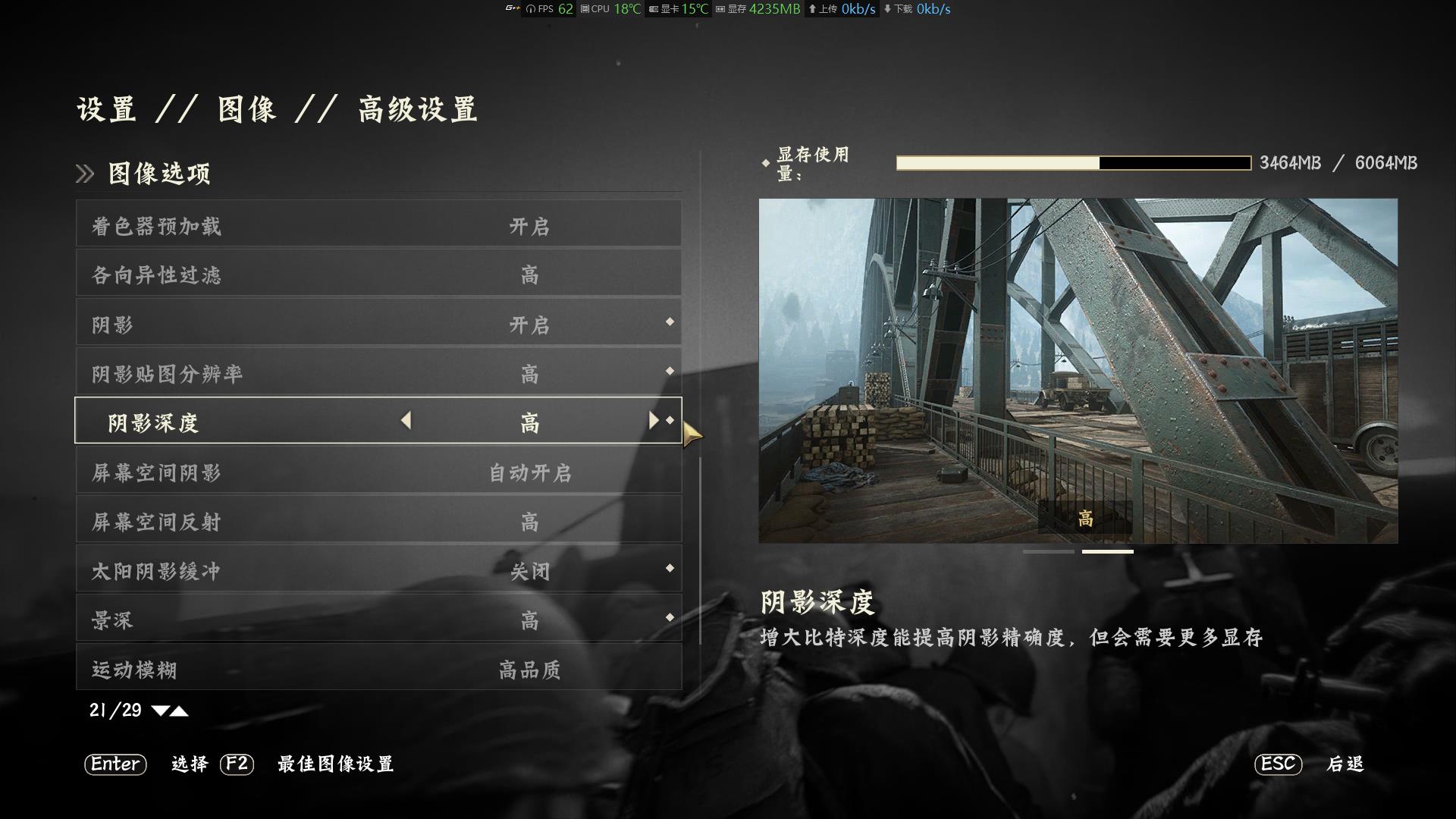
Task: Open the 图像 breadcrumb section
Action: [246, 108]
